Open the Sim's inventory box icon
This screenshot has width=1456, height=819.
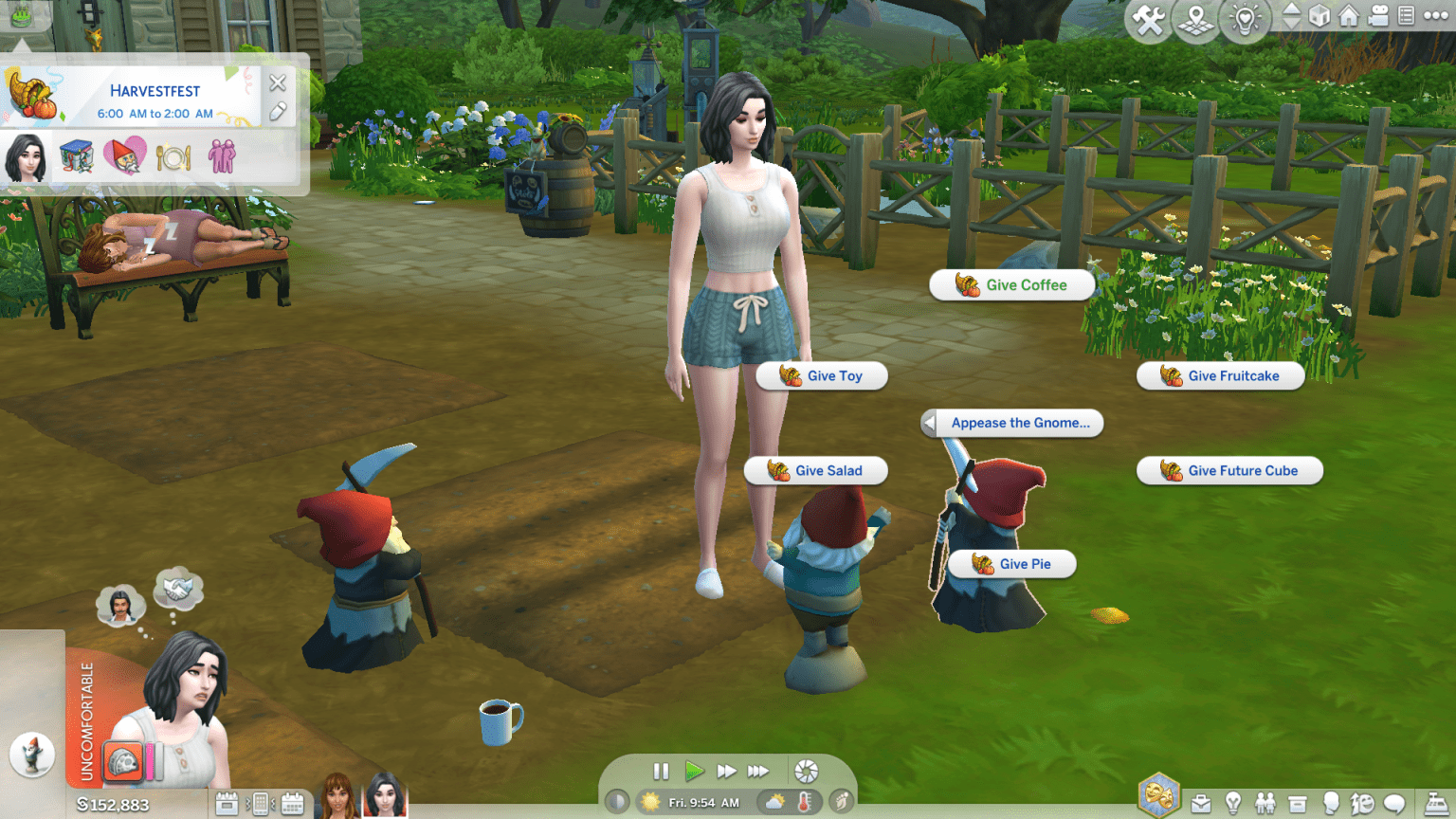click(1297, 802)
